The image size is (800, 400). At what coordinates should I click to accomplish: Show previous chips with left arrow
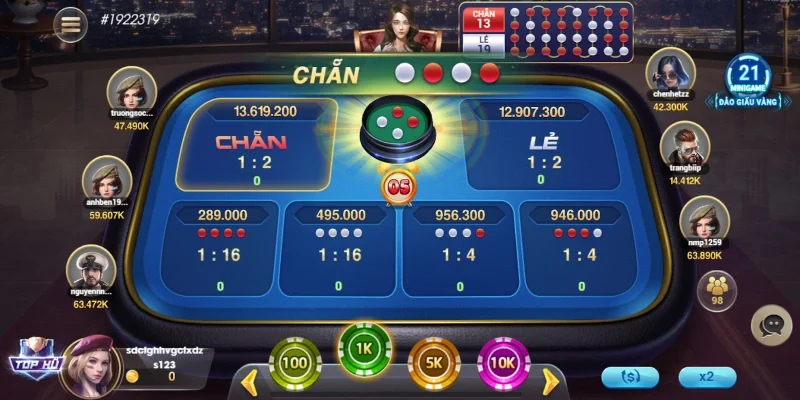pos(250,381)
